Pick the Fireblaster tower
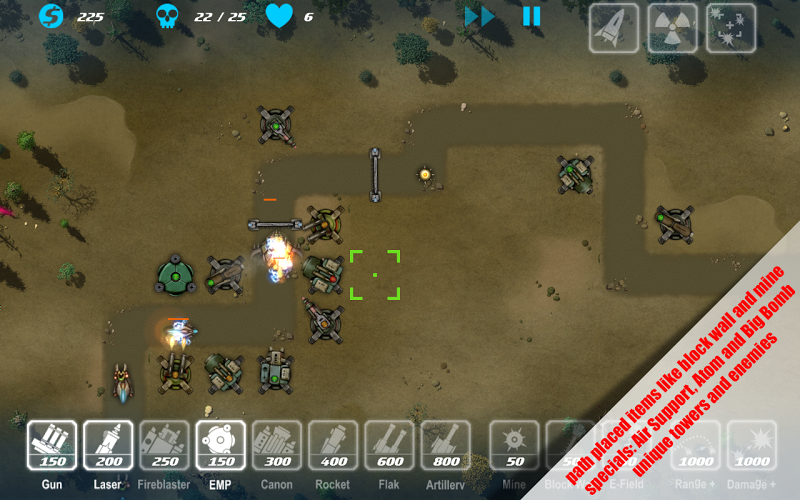Image resolution: width=800 pixels, height=500 pixels. point(164,445)
